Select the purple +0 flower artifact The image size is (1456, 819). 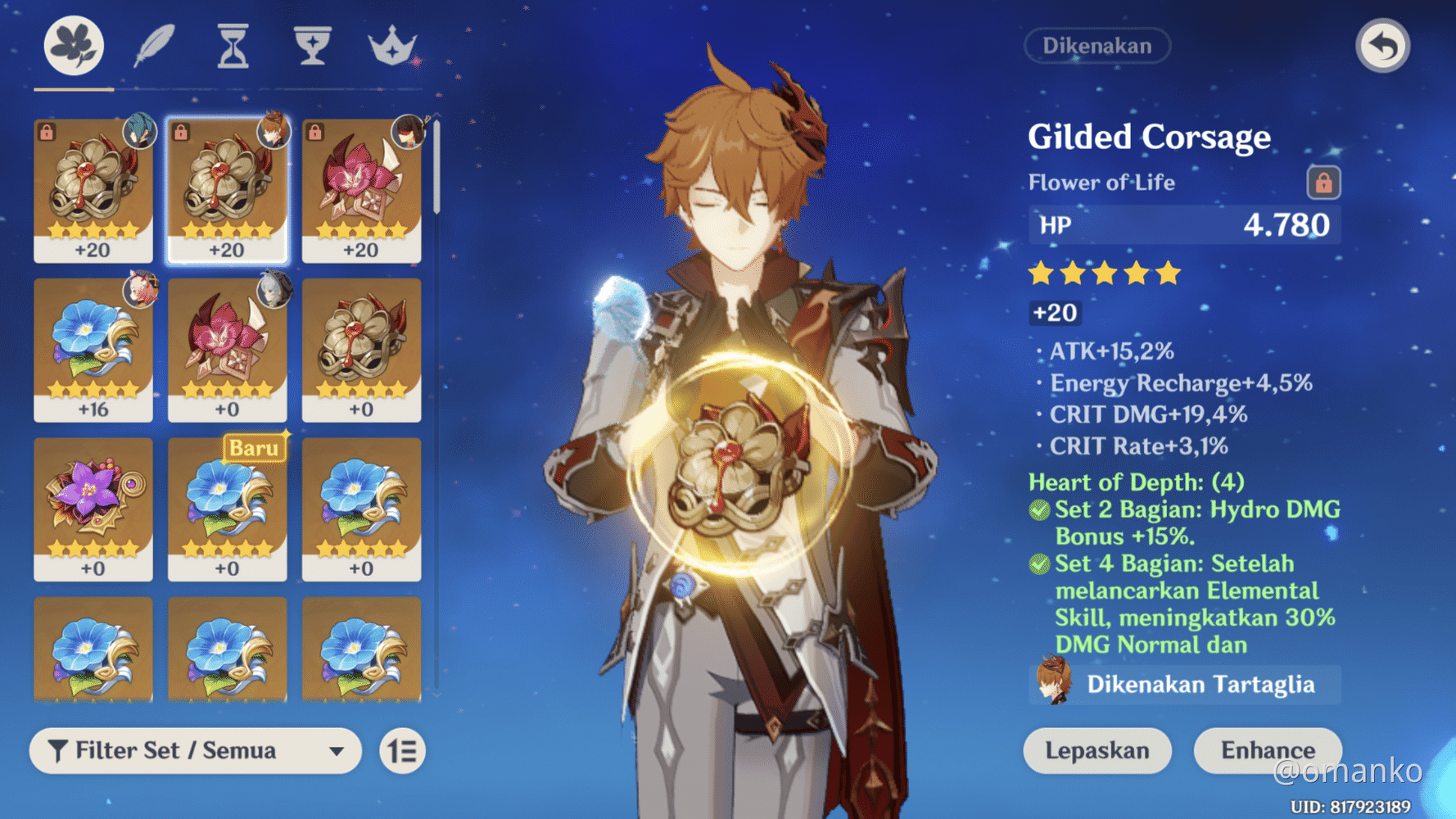click(x=93, y=508)
